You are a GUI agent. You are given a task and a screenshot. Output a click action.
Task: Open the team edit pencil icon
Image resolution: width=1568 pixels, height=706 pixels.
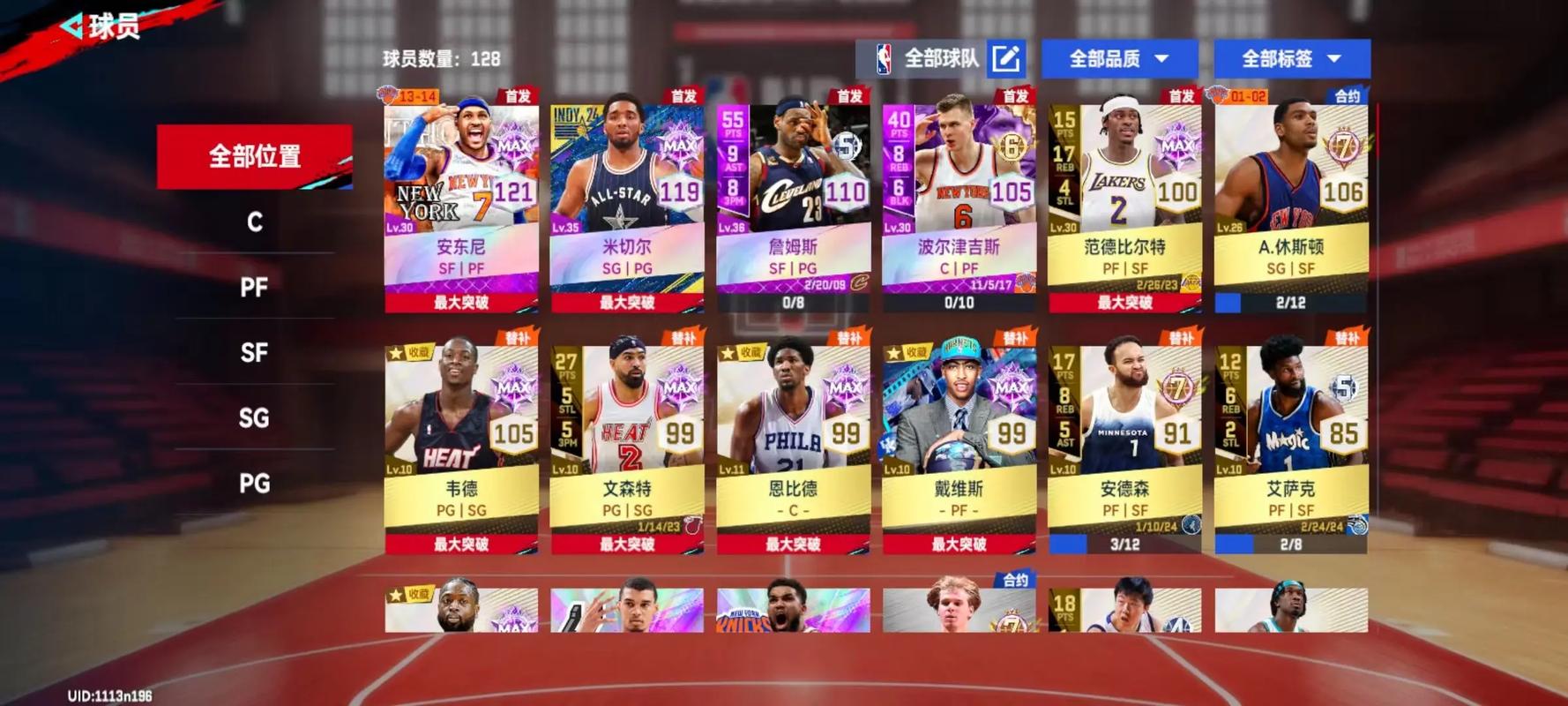coord(1007,59)
